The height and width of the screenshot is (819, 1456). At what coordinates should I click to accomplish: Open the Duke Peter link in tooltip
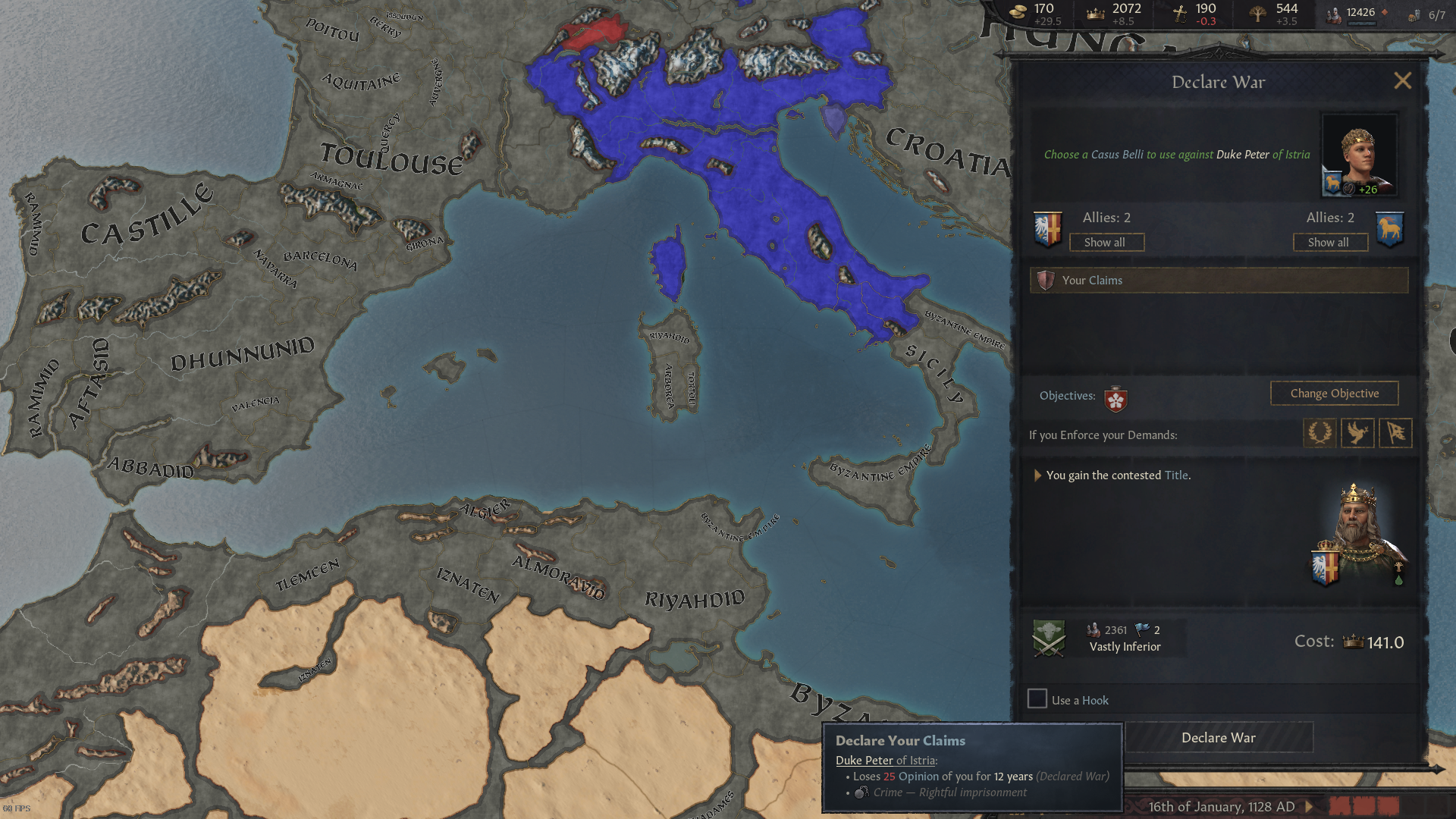(x=863, y=760)
